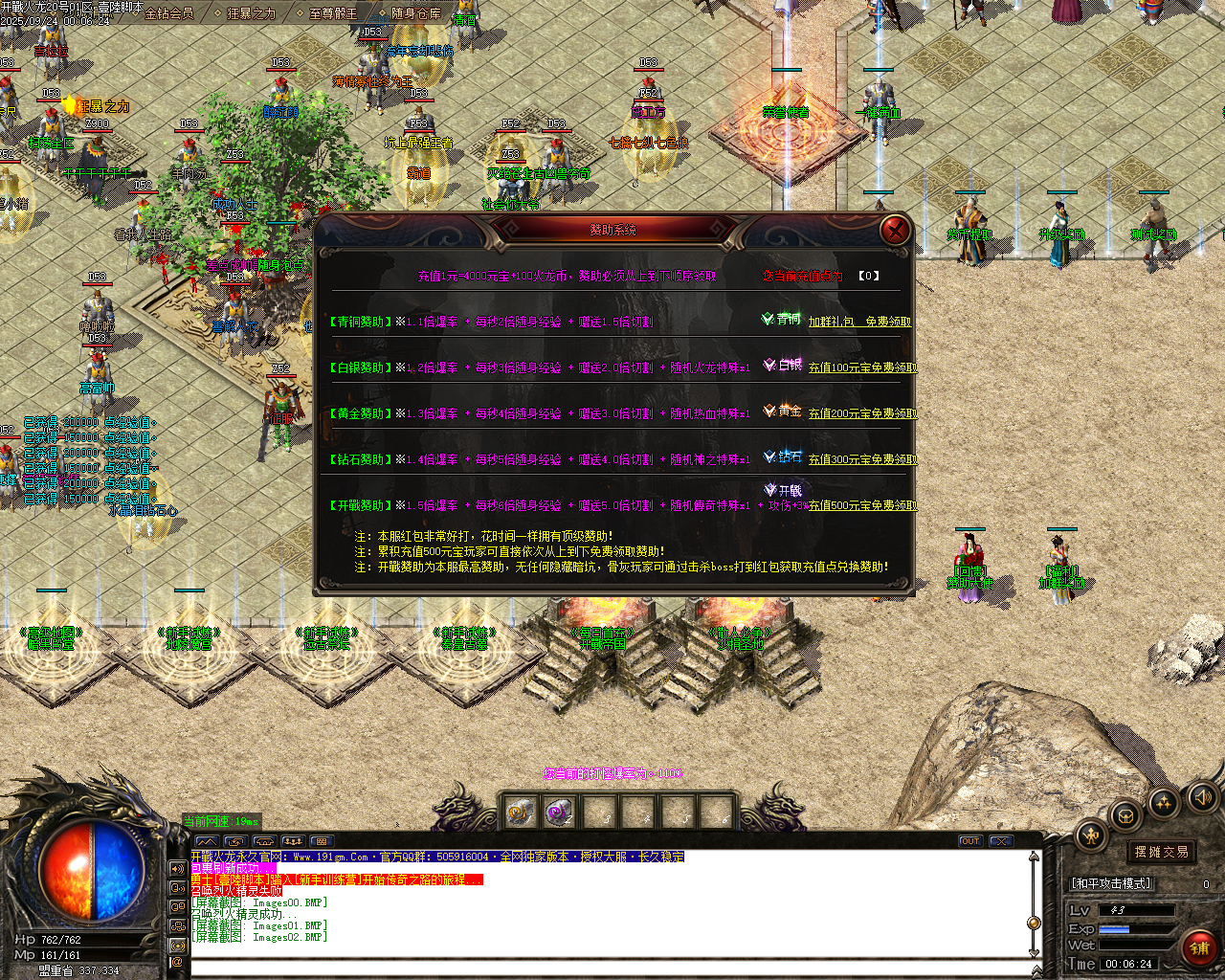Click the group chat icon in the chat toolbar

(x=293, y=842)
